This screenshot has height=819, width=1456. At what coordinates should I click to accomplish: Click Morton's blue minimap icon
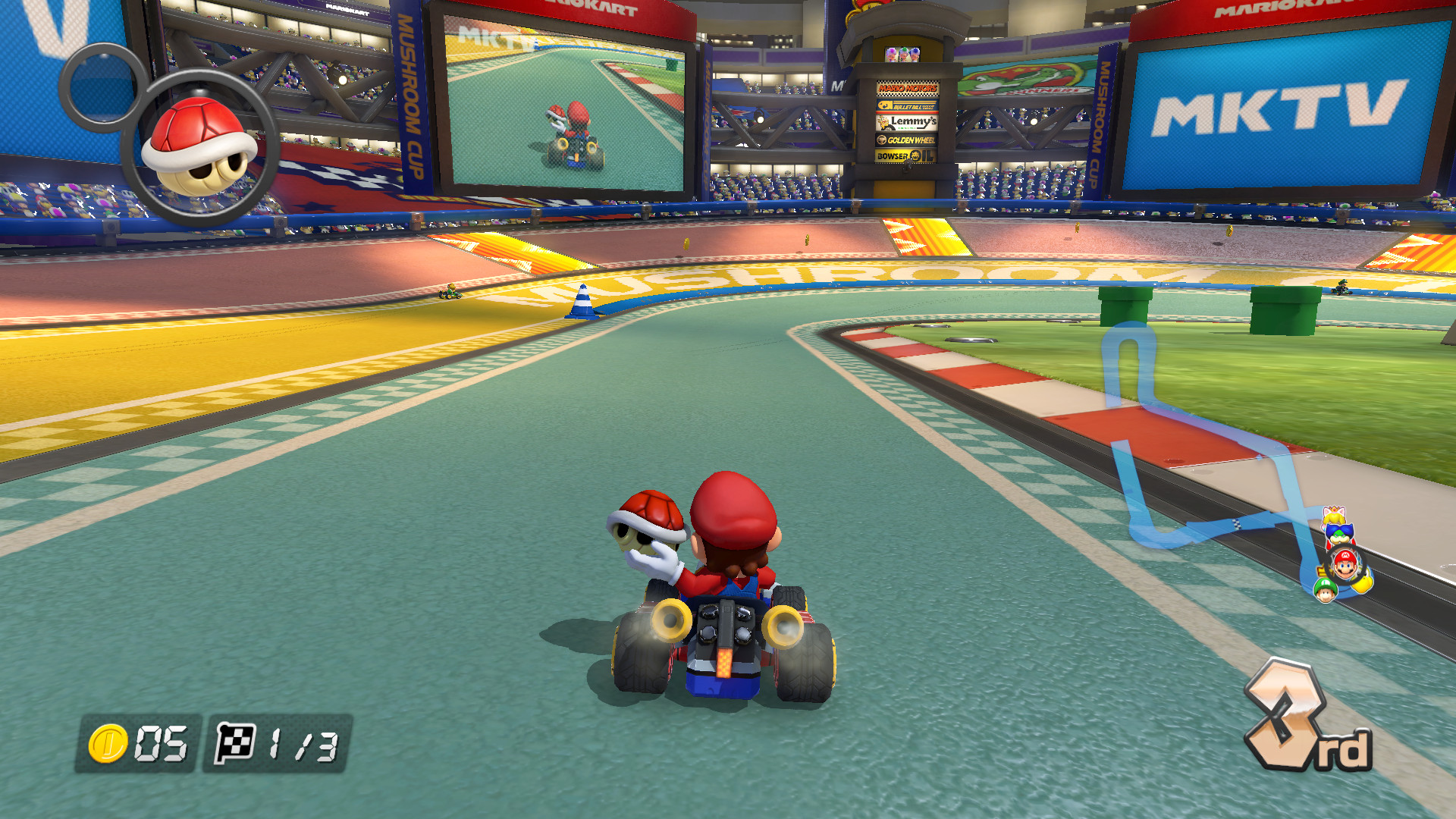coord(1341,533)
